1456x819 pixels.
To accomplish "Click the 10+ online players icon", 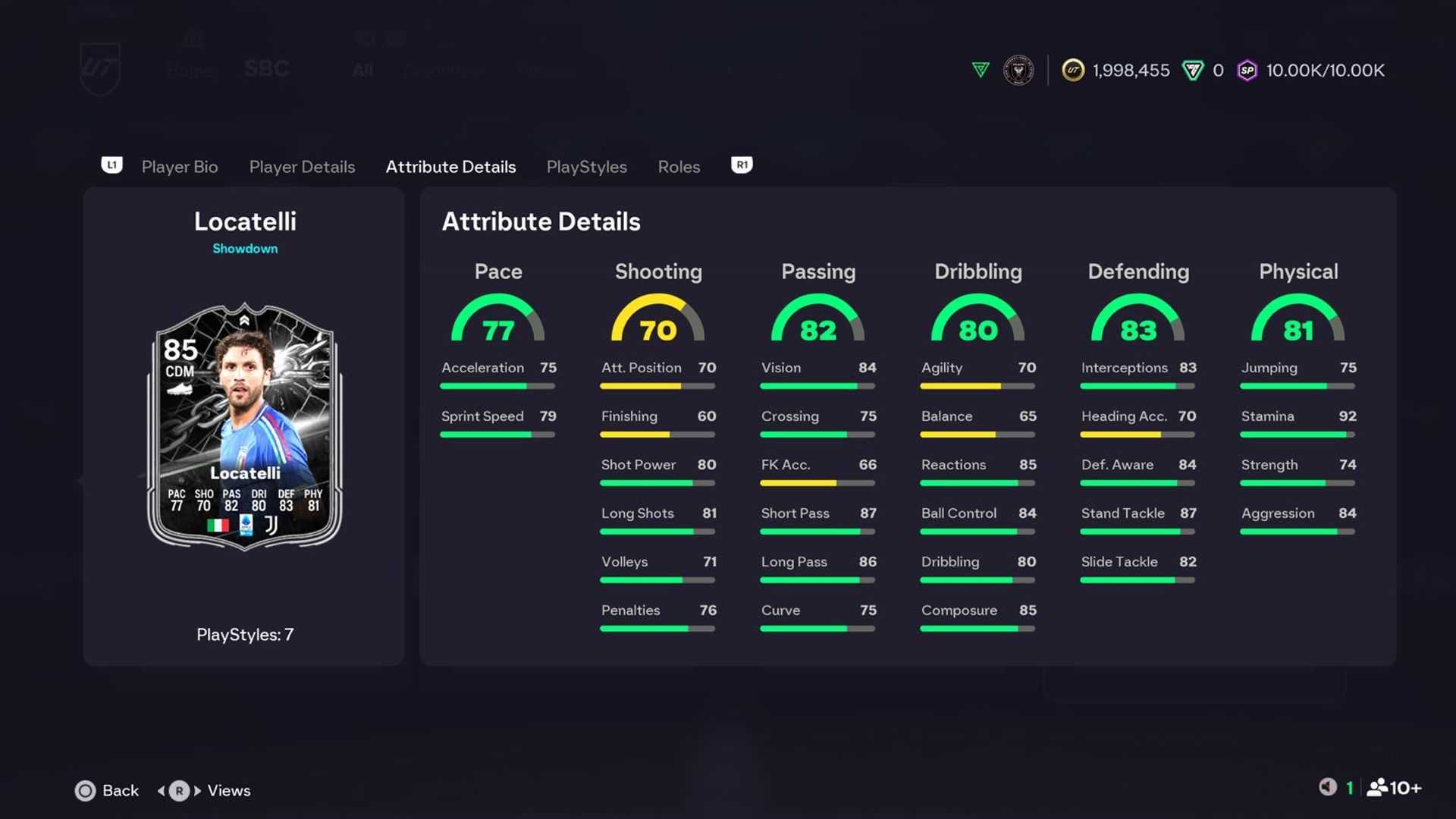I will coord(1376,789).
